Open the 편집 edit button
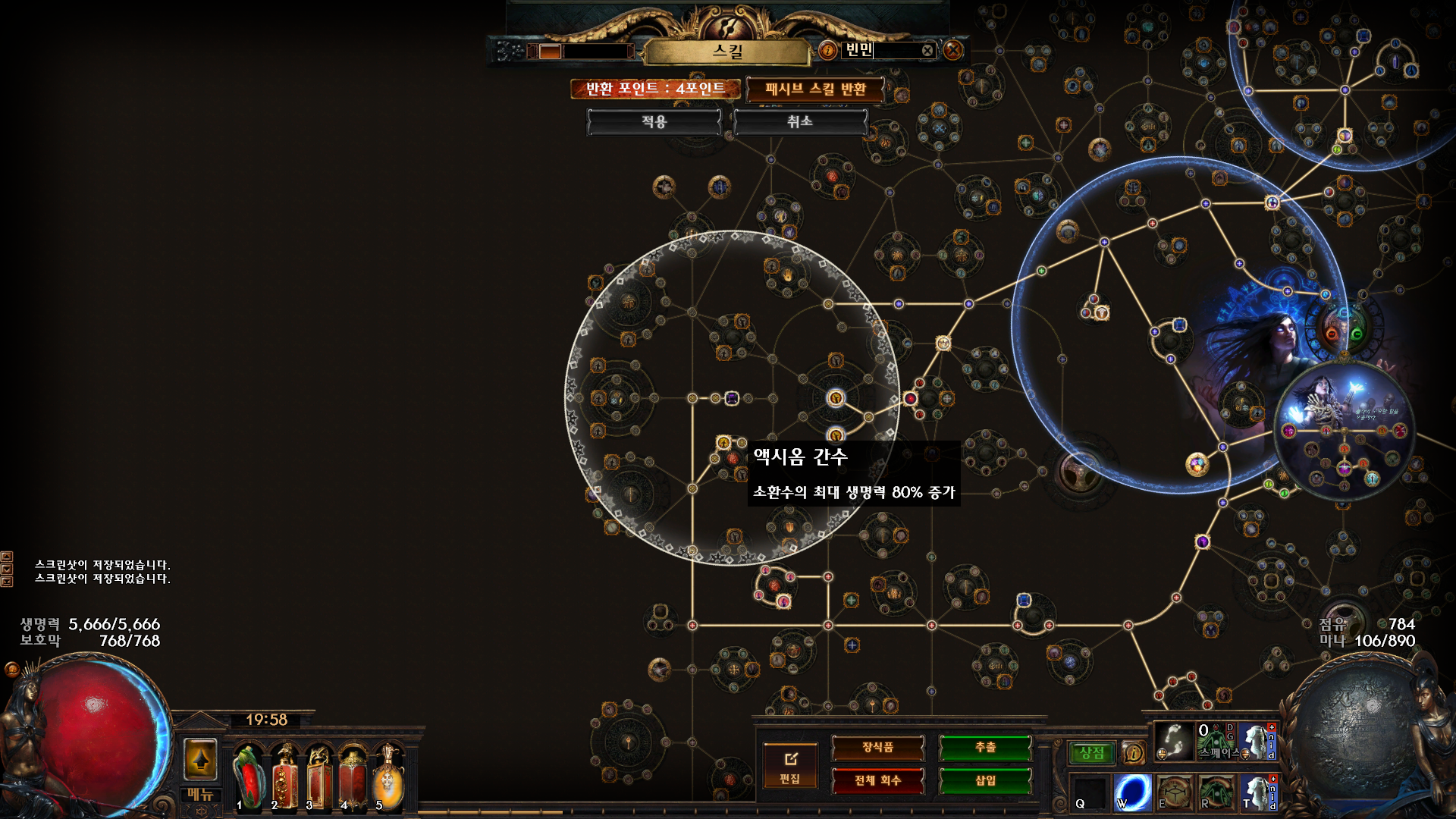This screenshot has height=819, width=1456. point(790,765)
